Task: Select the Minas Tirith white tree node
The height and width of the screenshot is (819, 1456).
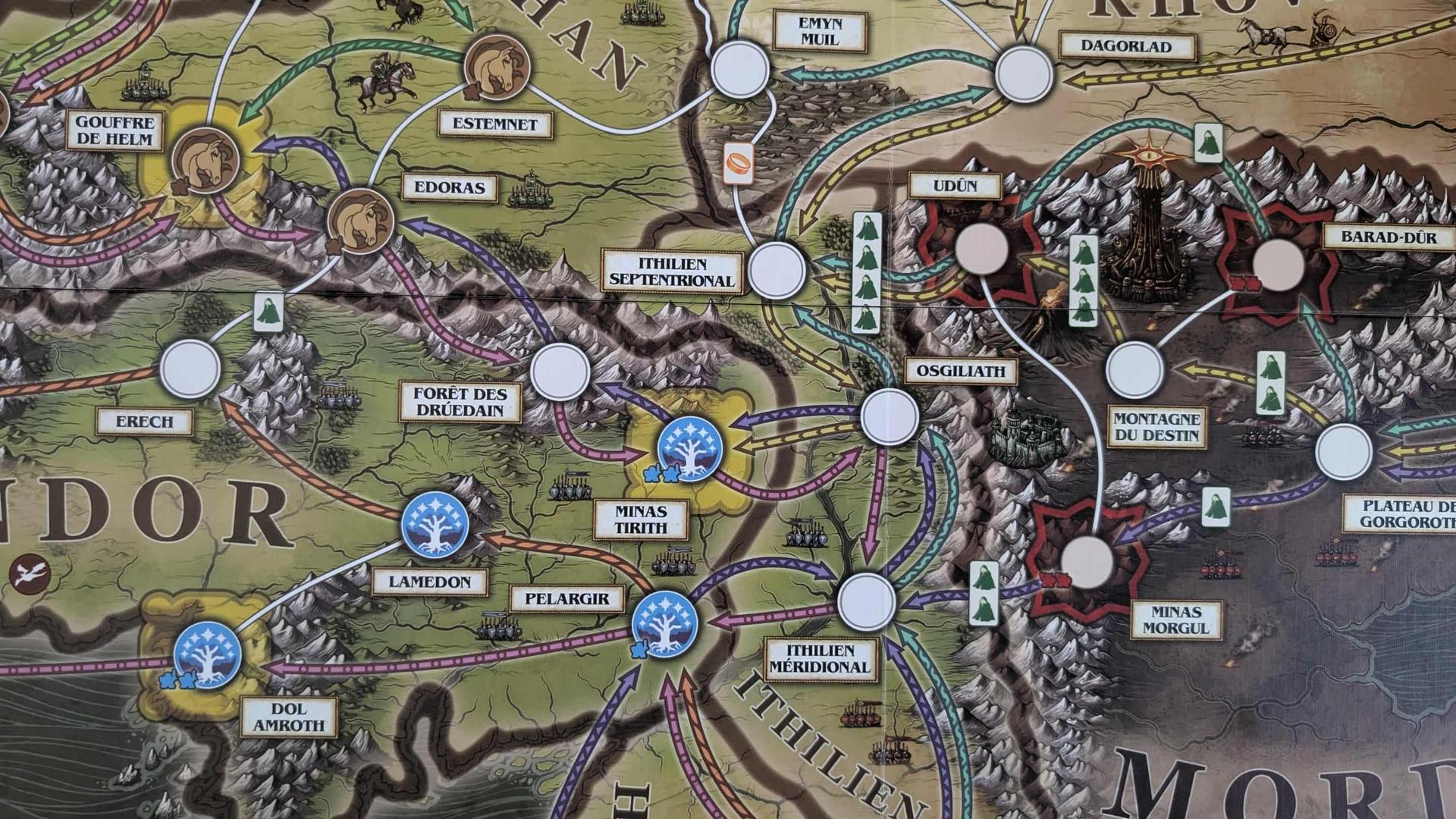Action: tap(689, 448)
